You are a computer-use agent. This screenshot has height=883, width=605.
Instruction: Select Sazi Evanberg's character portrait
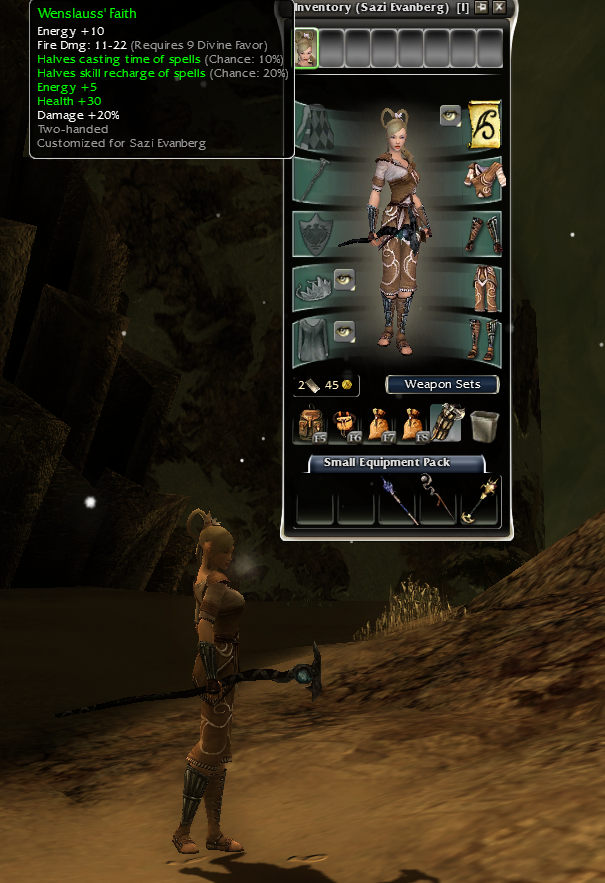[305, 48]
